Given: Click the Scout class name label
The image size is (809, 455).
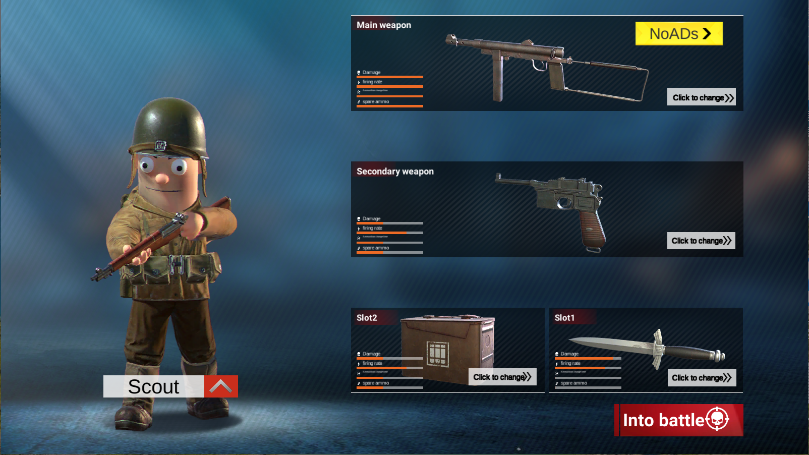Looking at the screenshot, I should pyautogui.click(x=154, y=386).
